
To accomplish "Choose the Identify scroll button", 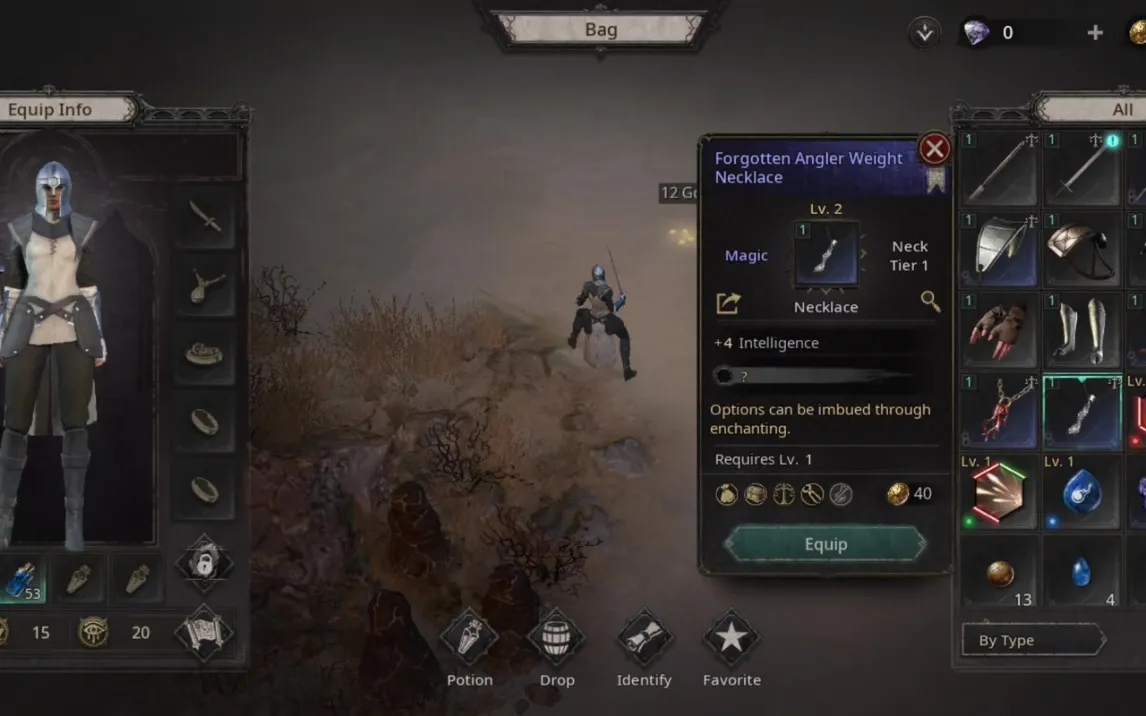I will pyautogui.click(x=644, y=639).
